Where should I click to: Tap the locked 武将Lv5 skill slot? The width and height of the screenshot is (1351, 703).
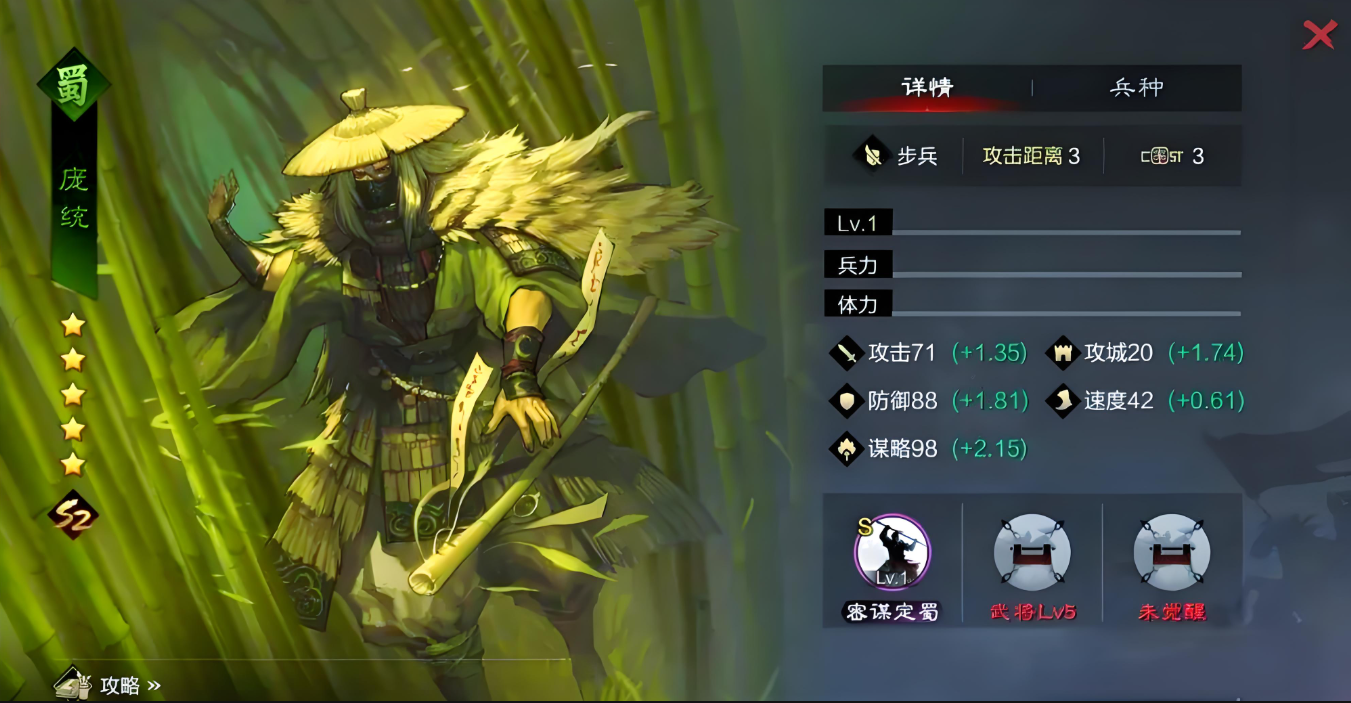click(1032, 553)
